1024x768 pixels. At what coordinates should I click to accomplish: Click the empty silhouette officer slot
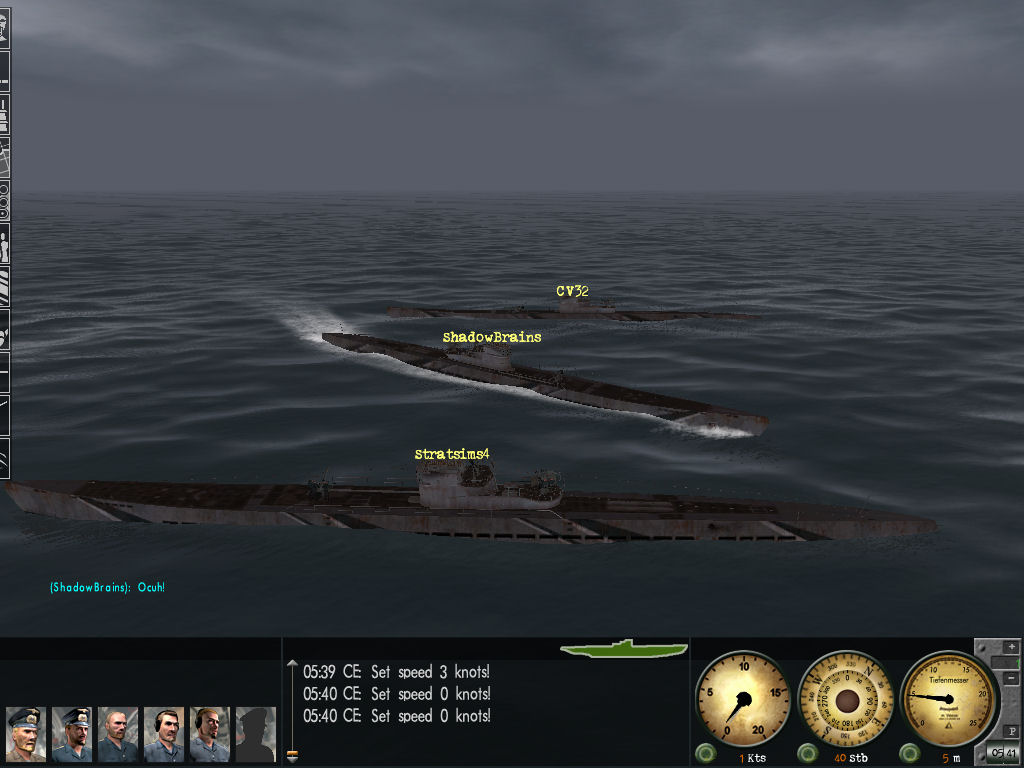pyautogui.click(x=255, y=734)
